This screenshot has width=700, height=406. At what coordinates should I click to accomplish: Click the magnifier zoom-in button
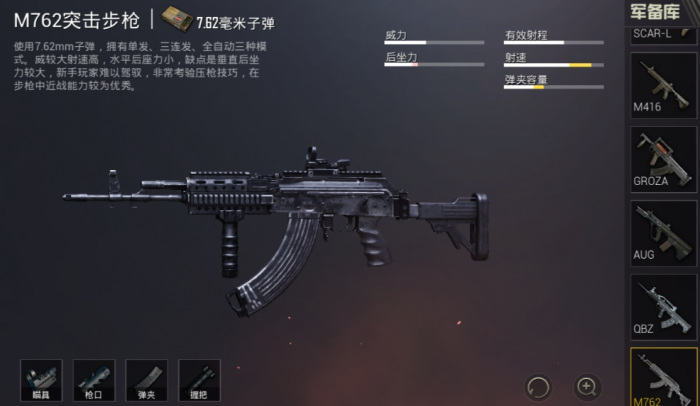click(x=587, y=386)
